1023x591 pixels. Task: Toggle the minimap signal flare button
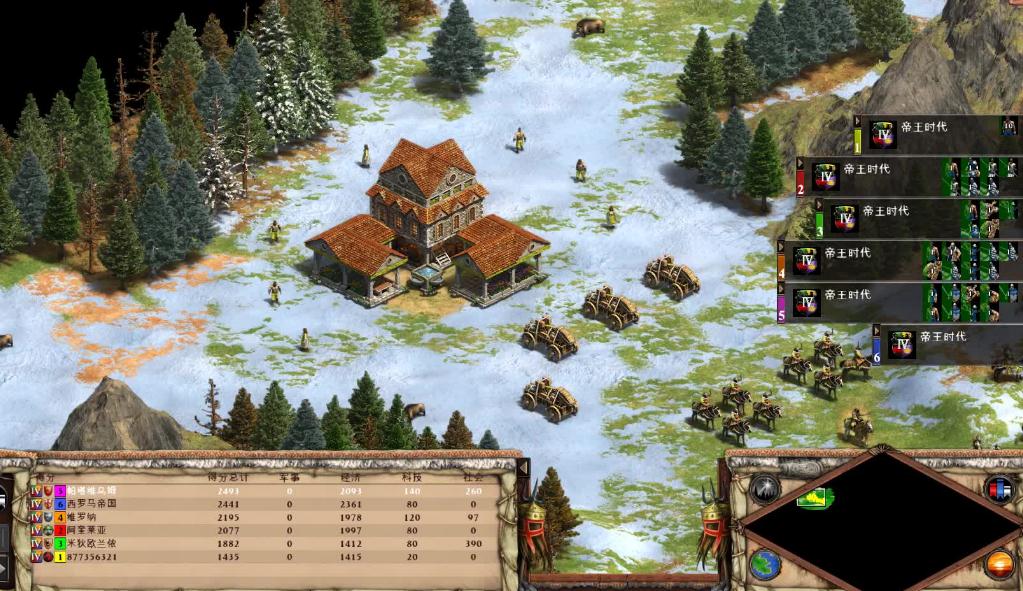pyautogui.click(x=764, y=488)
